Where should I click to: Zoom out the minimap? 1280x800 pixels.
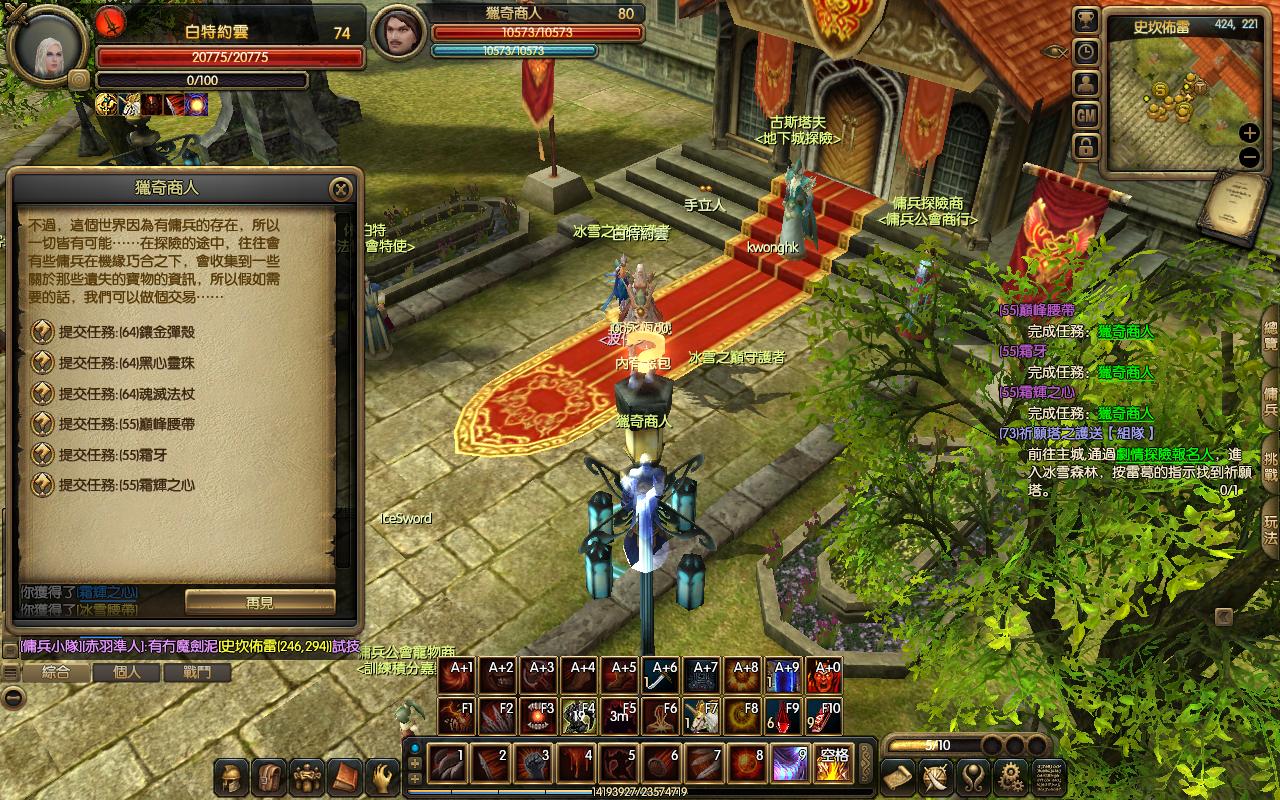tap(1249, 157)
